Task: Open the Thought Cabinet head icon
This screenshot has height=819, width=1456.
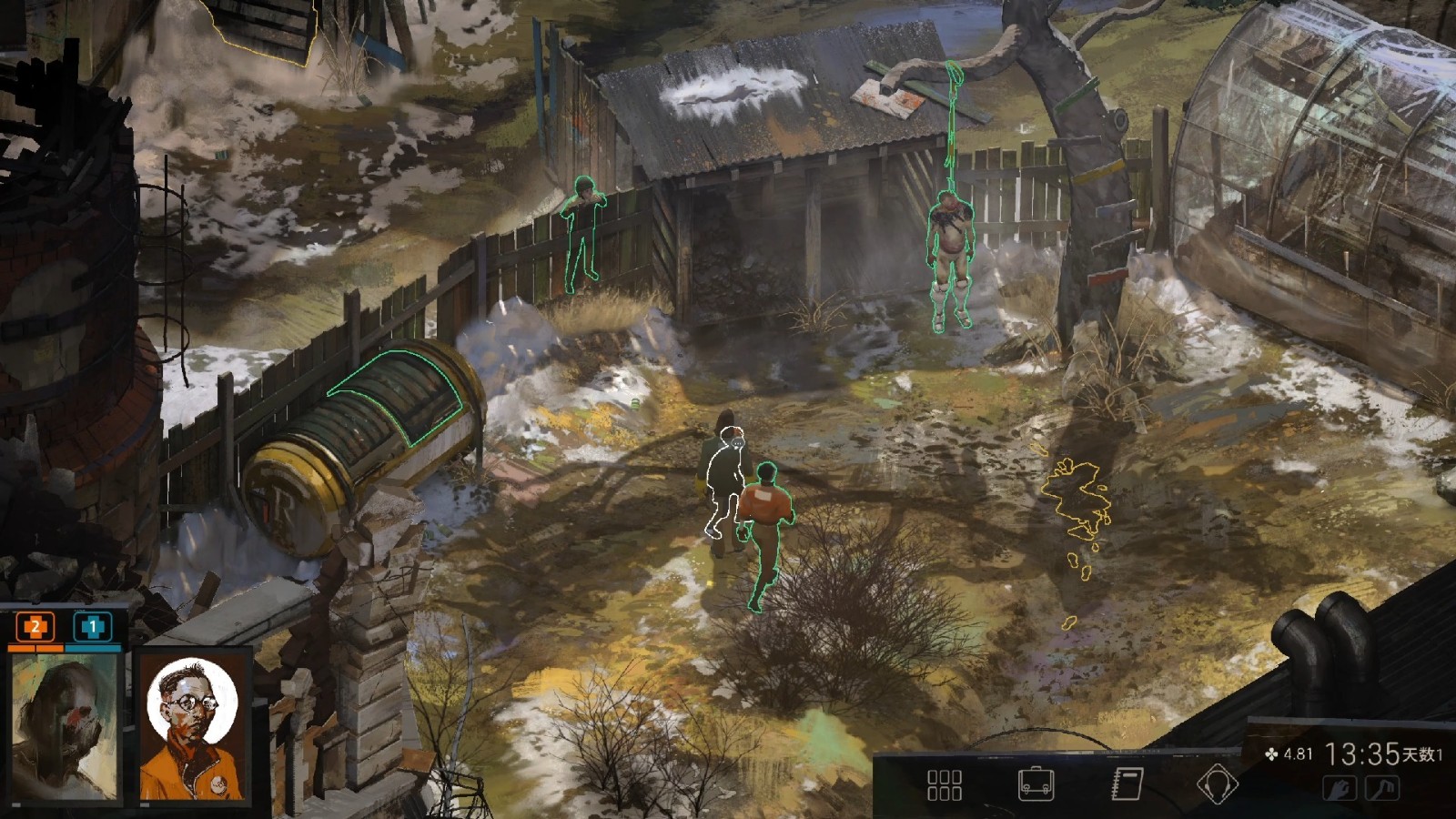Action: pos(1217,784)
